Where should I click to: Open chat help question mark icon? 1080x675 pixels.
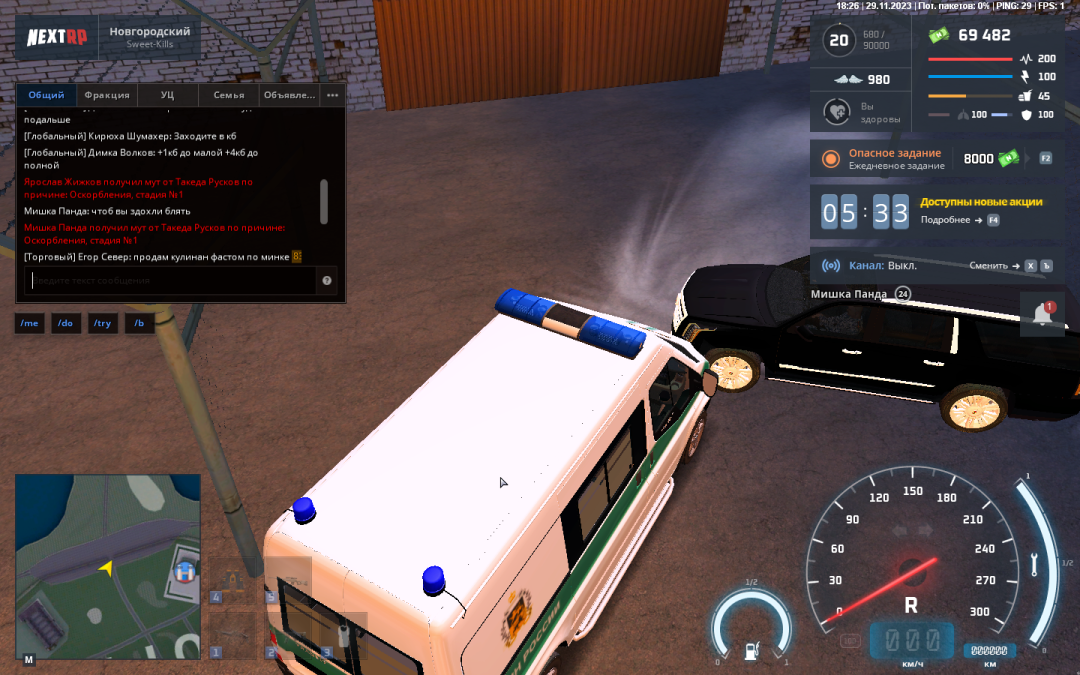pyautogui.click(x=327, y=281)
